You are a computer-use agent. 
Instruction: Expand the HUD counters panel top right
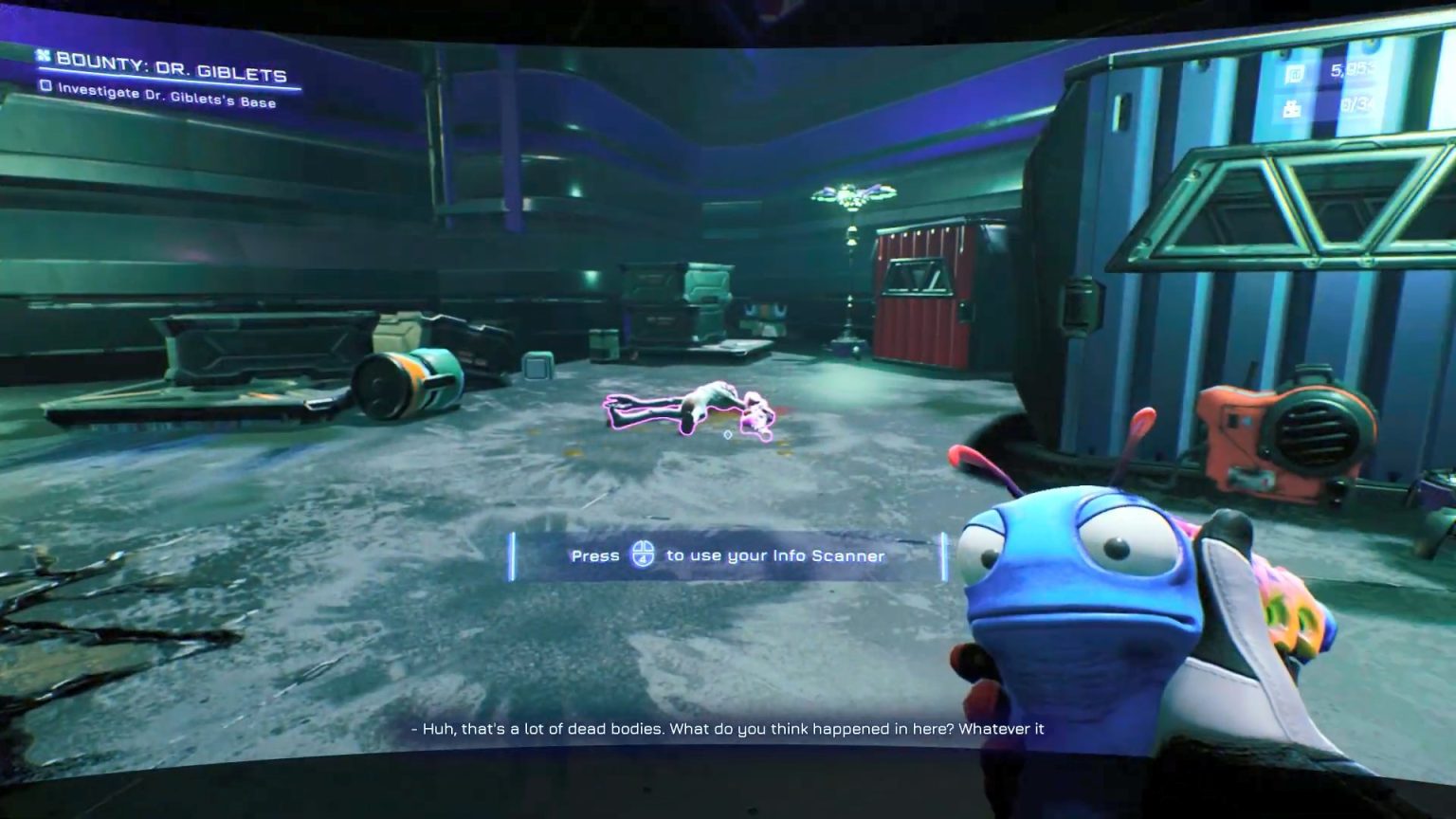click(x=1327, y=90)
